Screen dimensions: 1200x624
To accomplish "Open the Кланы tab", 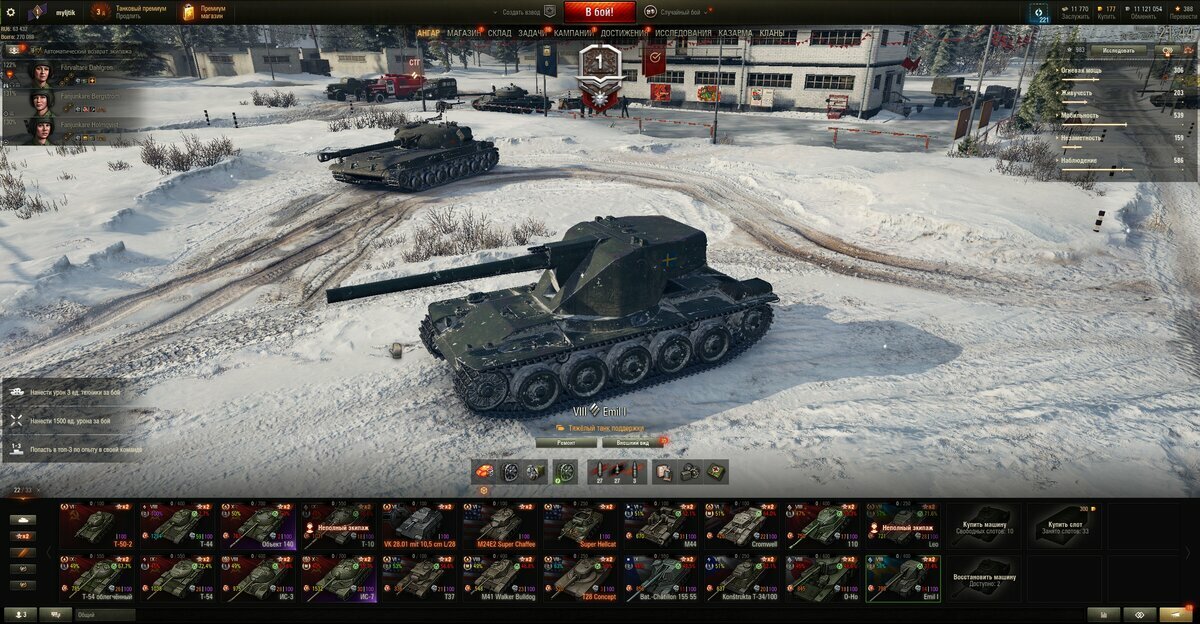I will pos(772,33).
